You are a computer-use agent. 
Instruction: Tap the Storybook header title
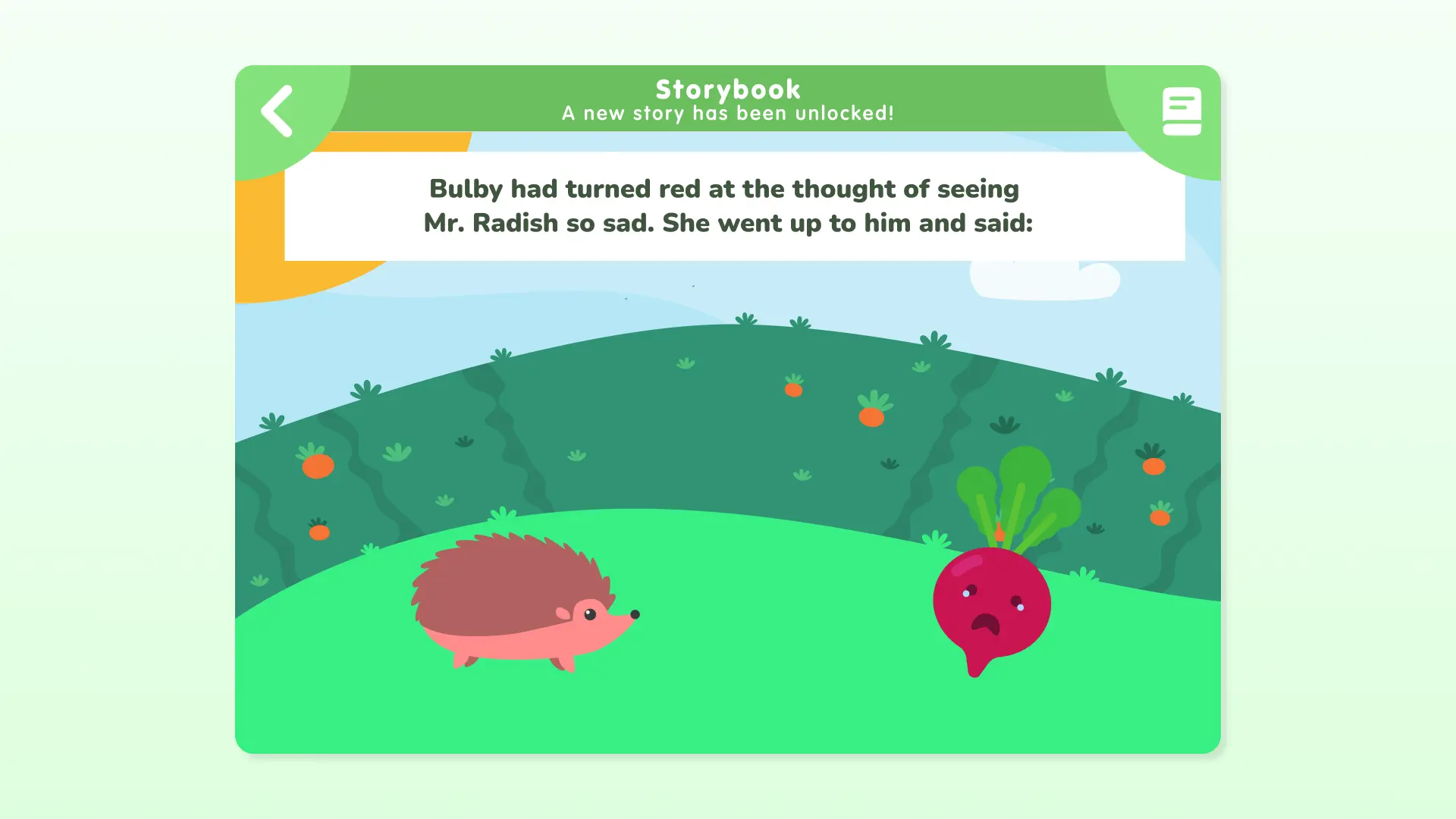(727, 89)
